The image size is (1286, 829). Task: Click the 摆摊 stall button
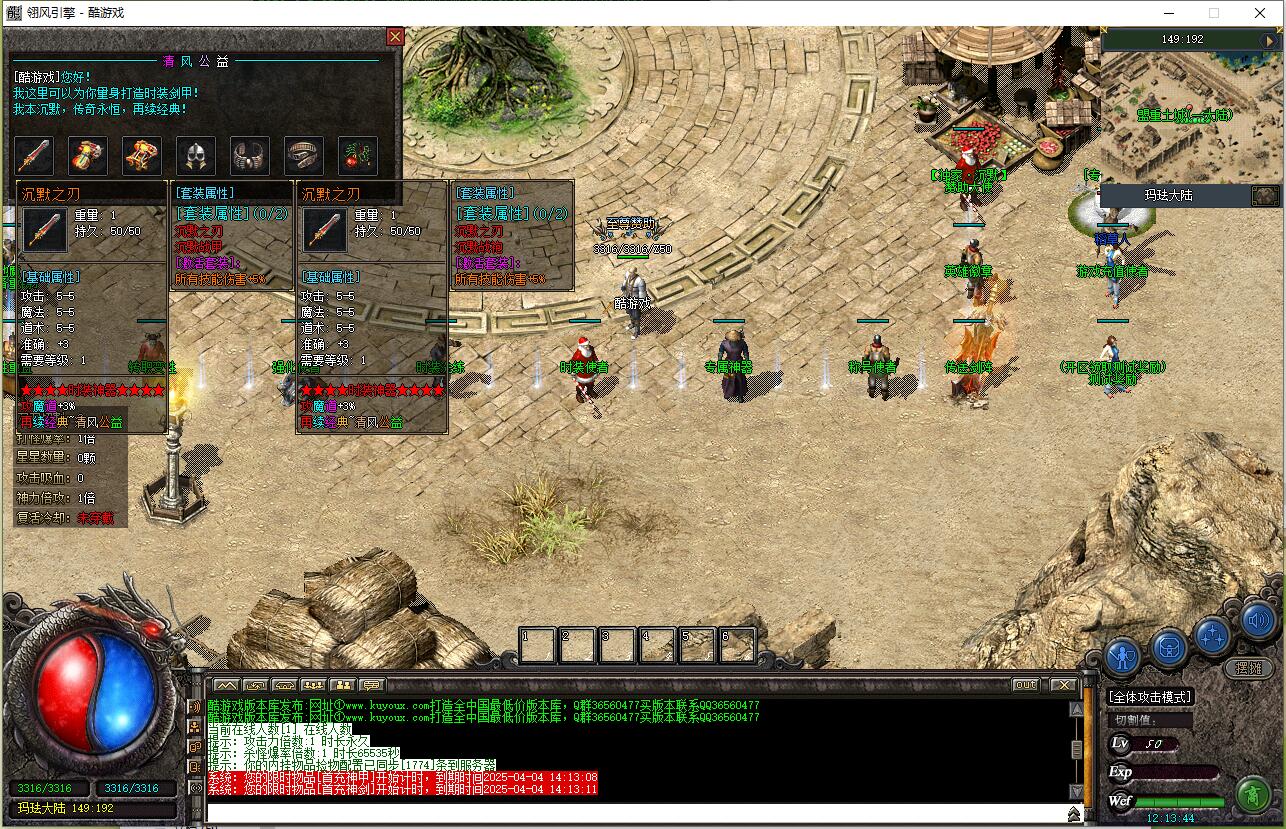pyautogui.click(x=1249, y=668)
